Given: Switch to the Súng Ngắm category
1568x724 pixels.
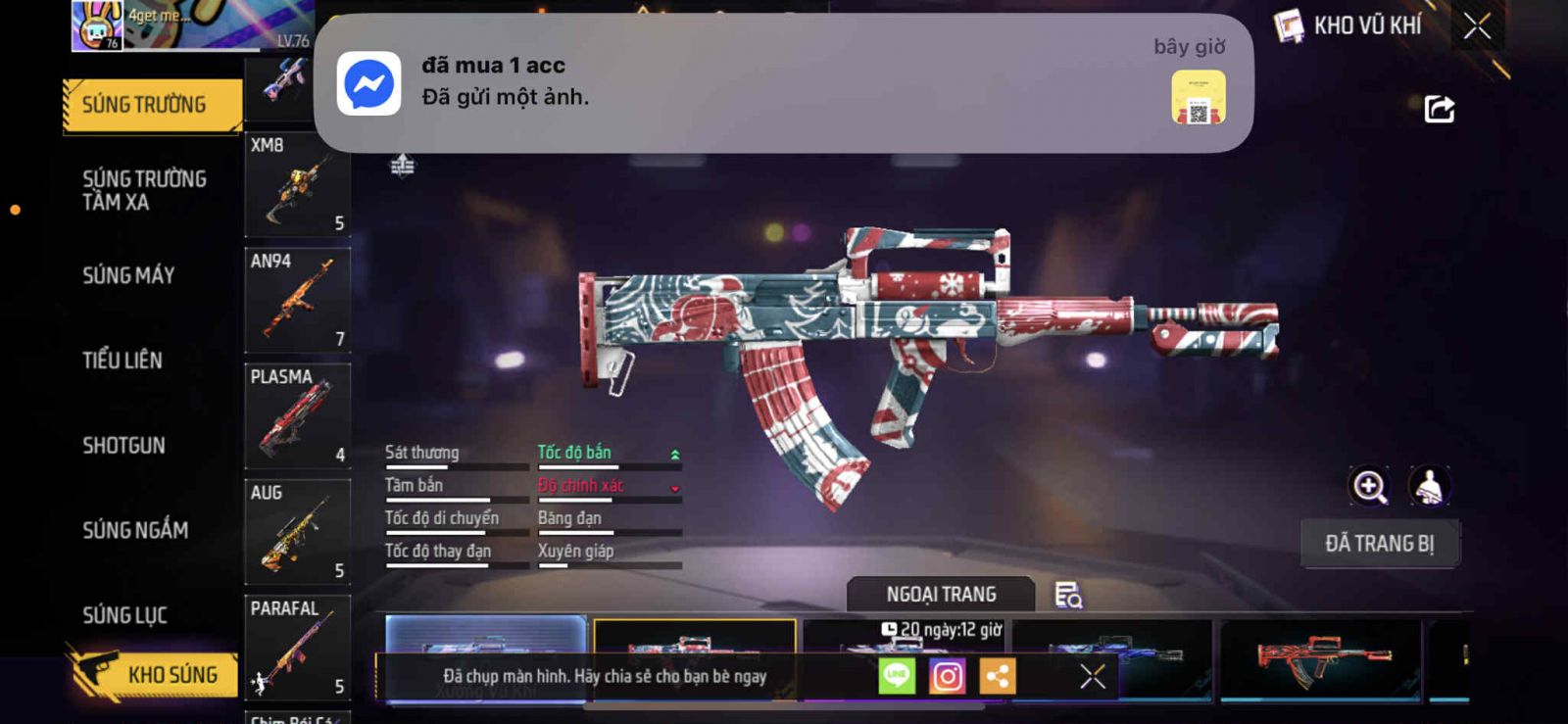Looking at the screenshot, I should [135, 530].
